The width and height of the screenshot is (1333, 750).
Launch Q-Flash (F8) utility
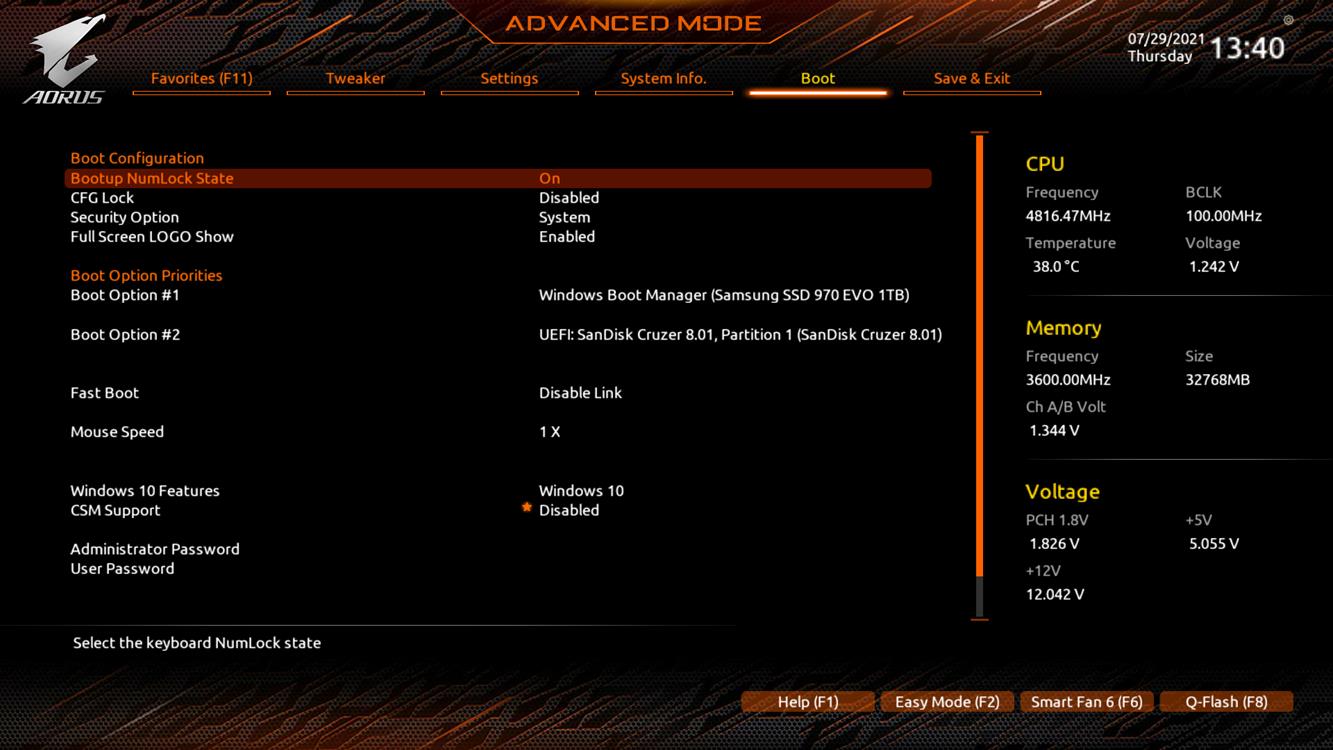(1226, 702)
